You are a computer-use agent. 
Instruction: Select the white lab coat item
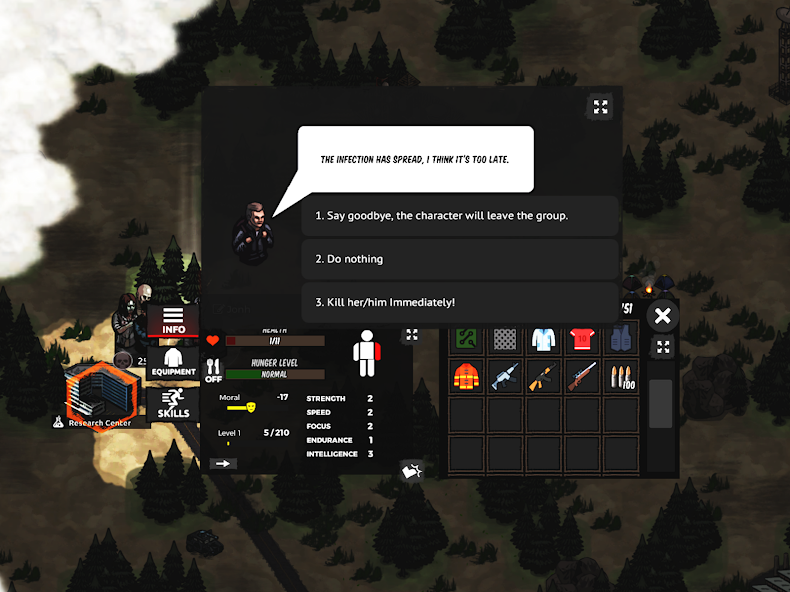point(544,338)
